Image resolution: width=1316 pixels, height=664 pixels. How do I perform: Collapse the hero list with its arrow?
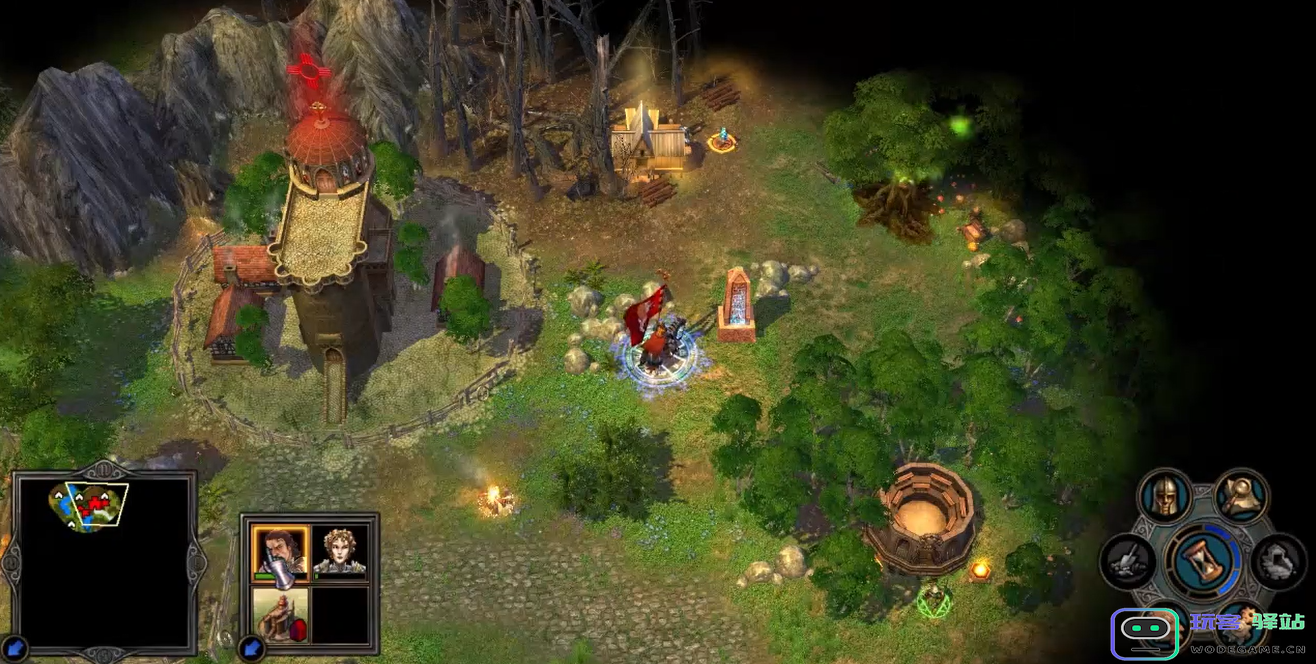point(250,648)
